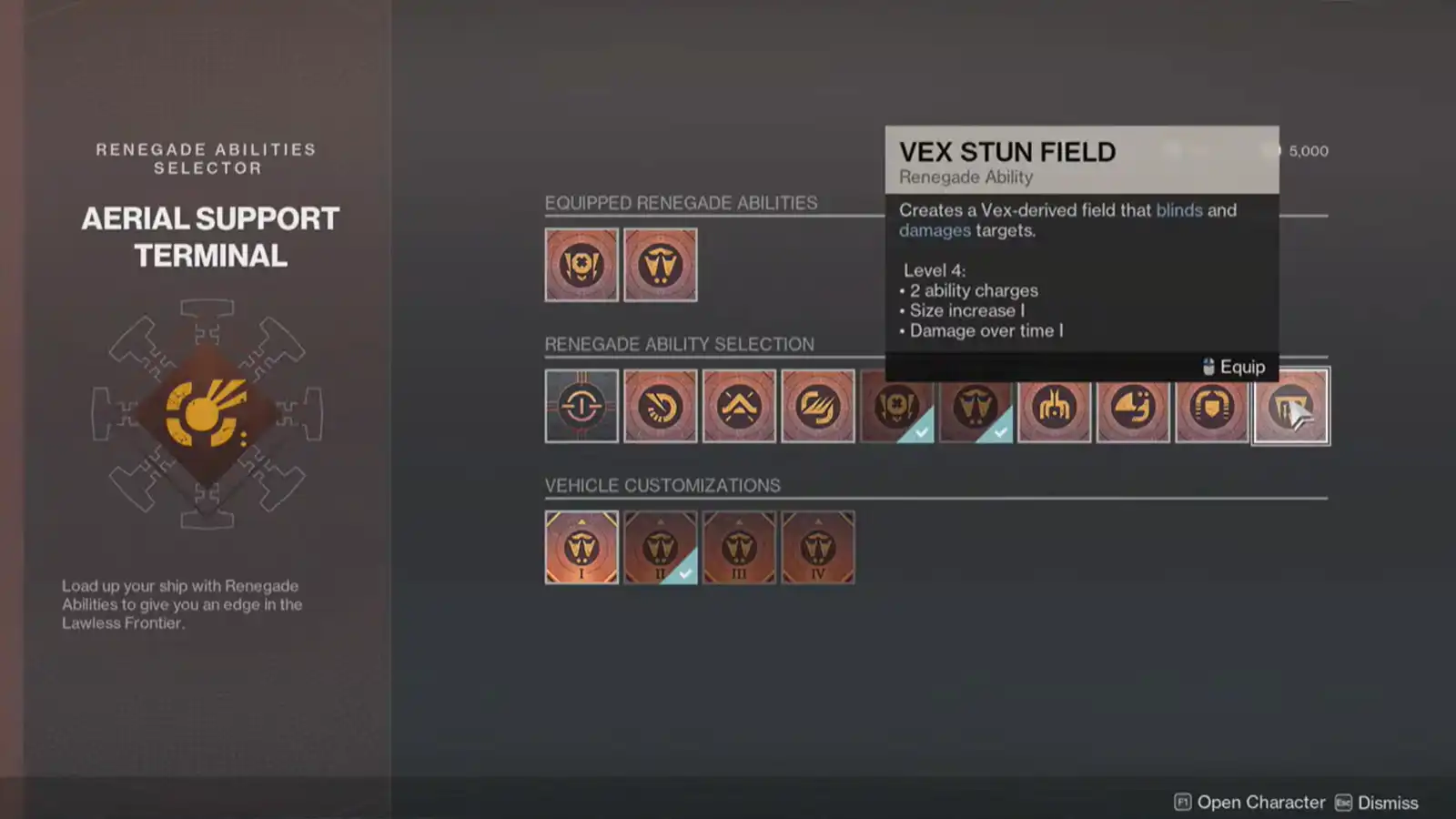Select Vehicle Customization I
Screen dimensions: 1456x819
581,547
